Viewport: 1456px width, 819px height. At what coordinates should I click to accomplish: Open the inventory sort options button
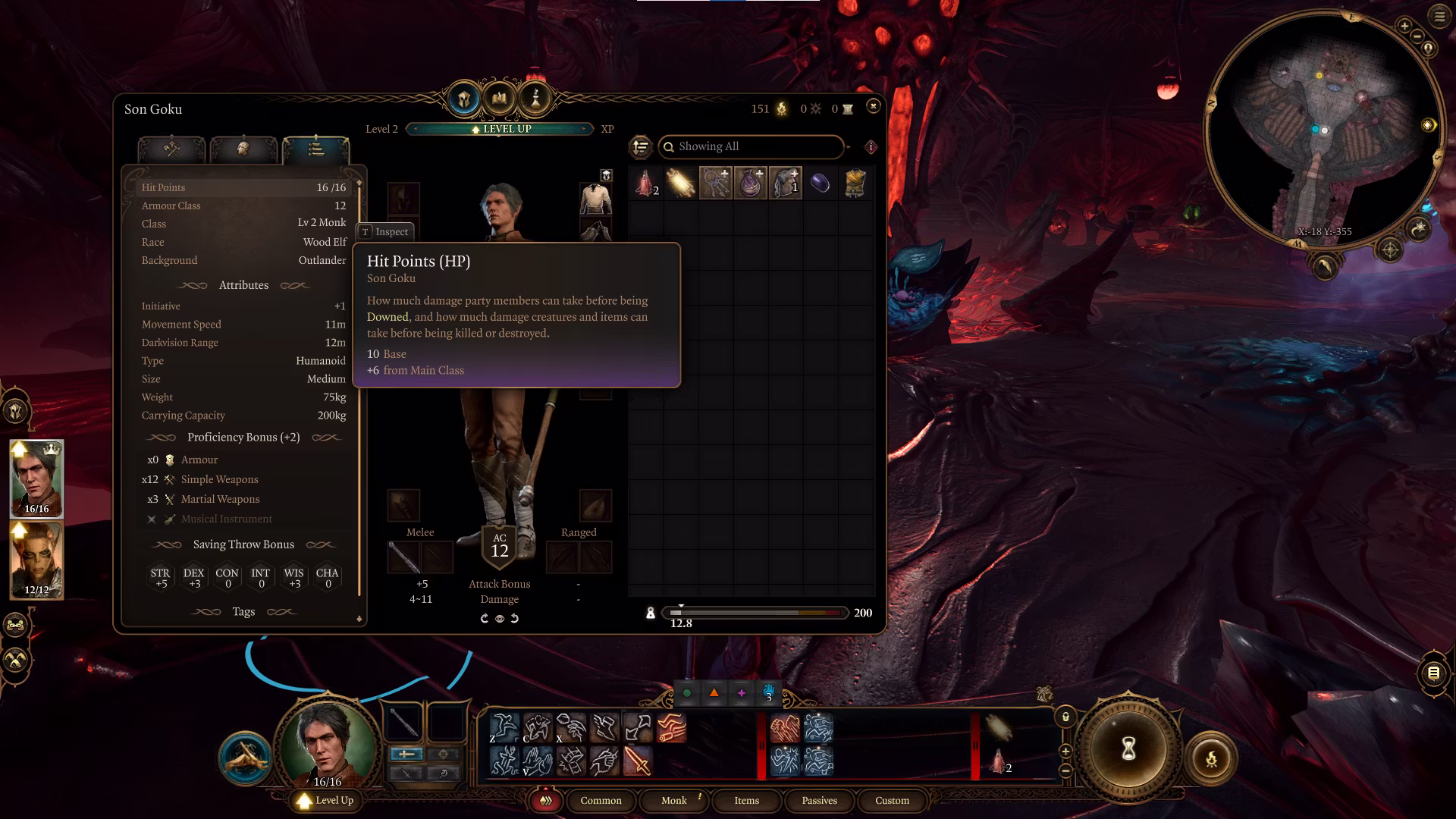(x=641, y=146)
